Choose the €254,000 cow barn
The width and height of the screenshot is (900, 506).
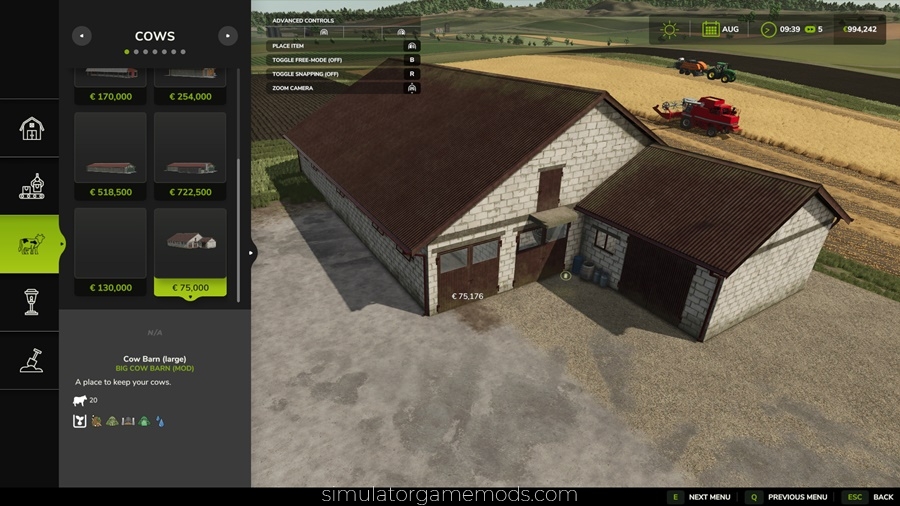(x=190, y=86)
